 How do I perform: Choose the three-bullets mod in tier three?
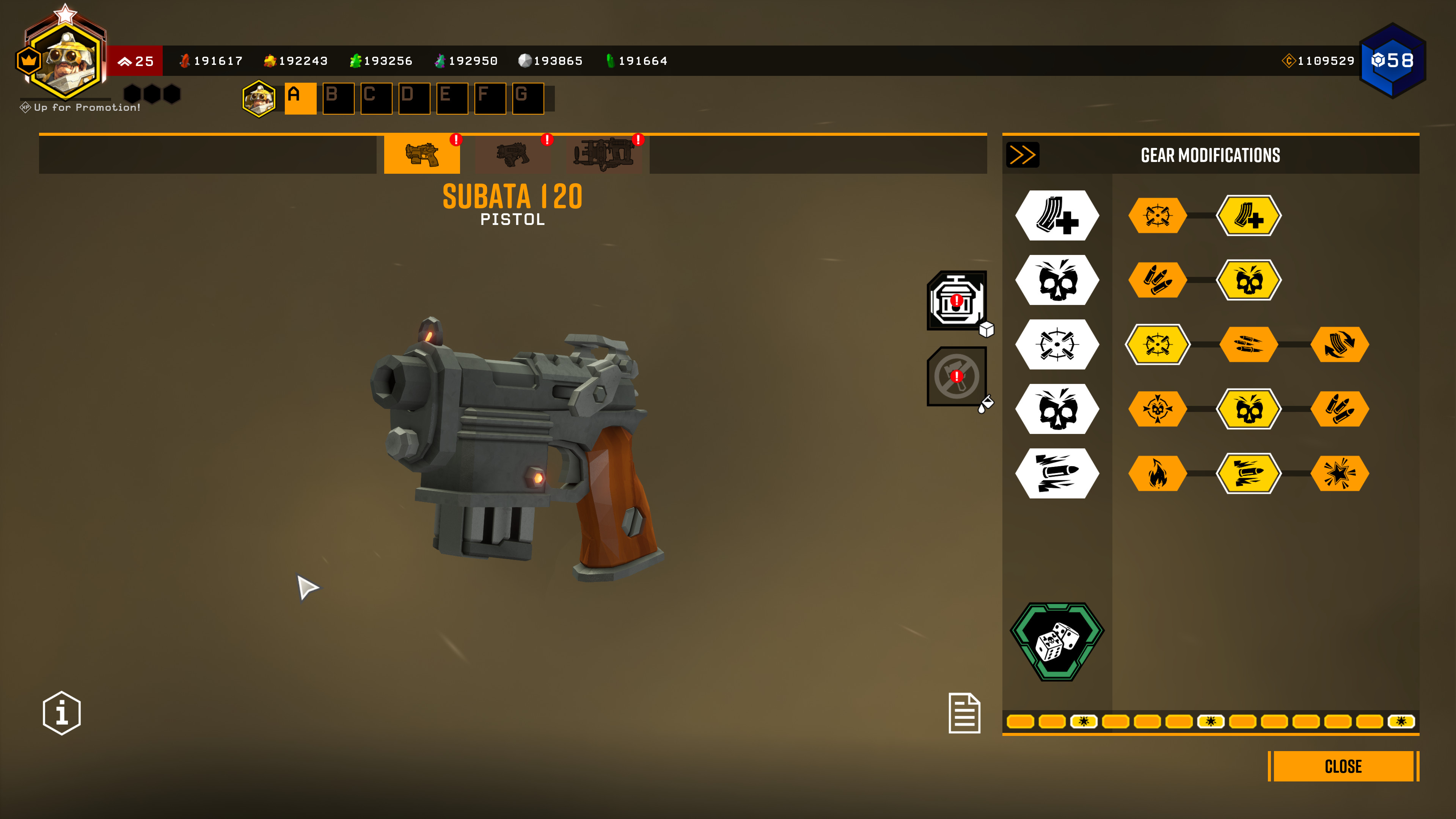pos(1249,344)
